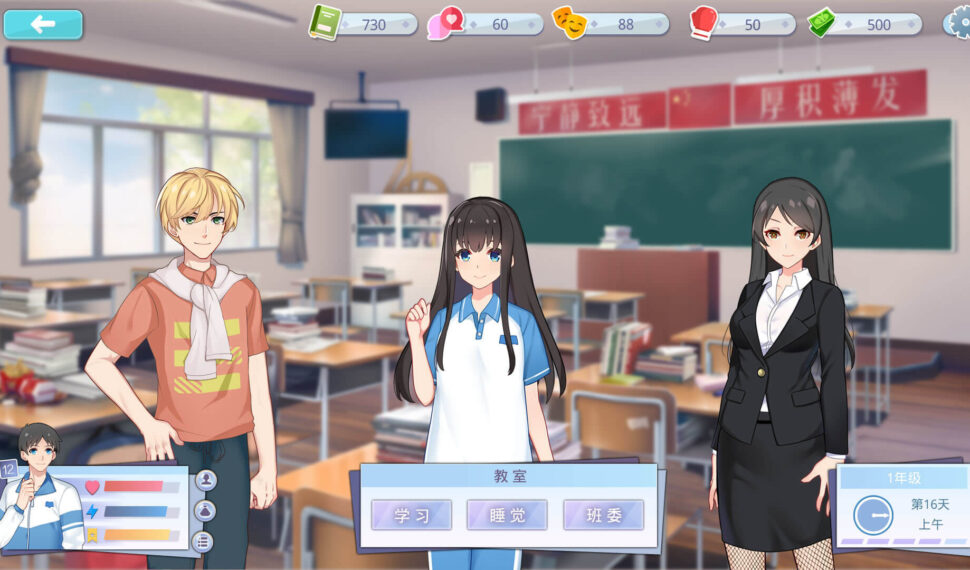Open the 班委 (class committee) option
The image size is (970, 570).
(x=603, y=515)
